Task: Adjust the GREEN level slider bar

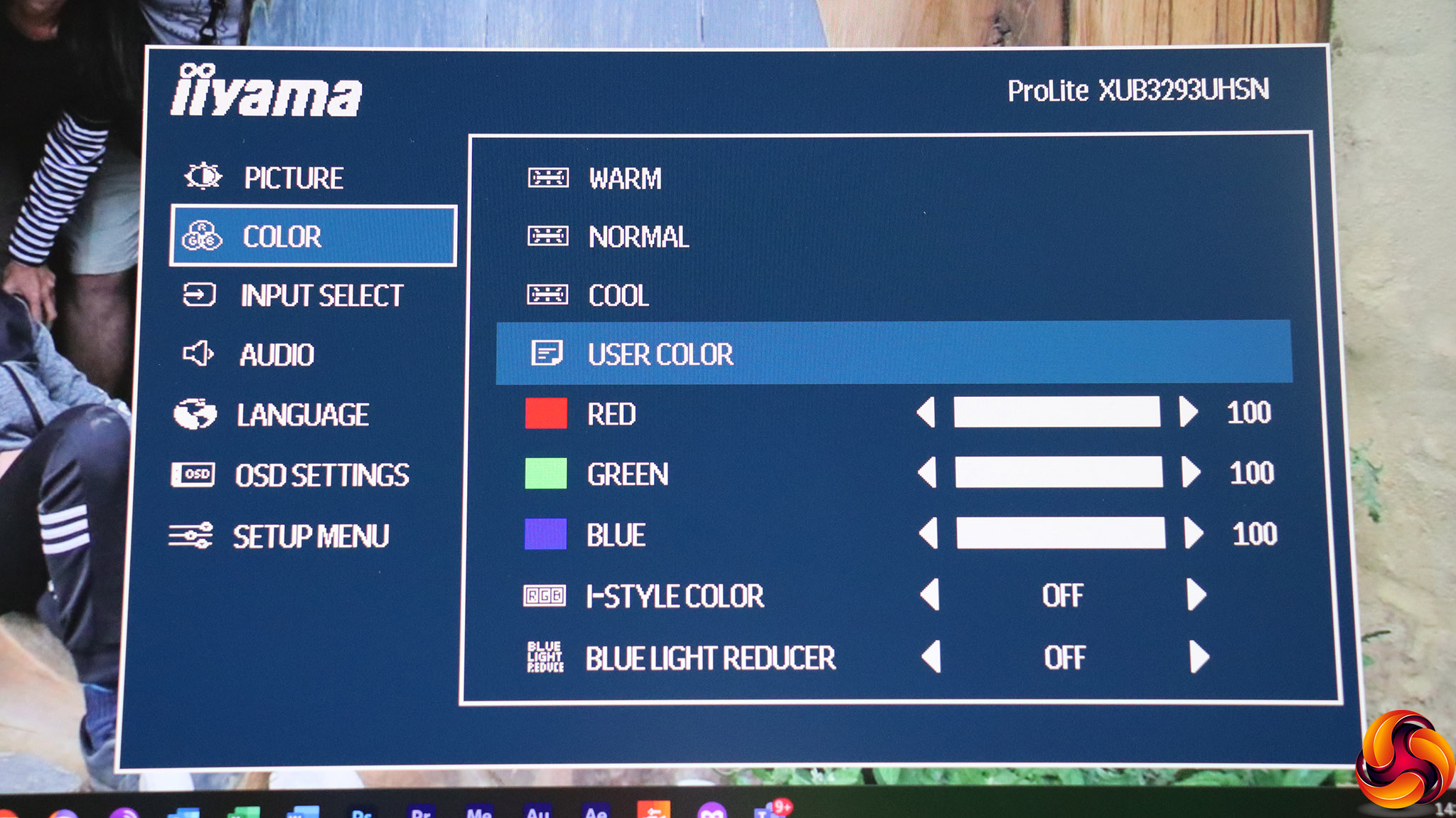Action: [x=1059, y=473]
